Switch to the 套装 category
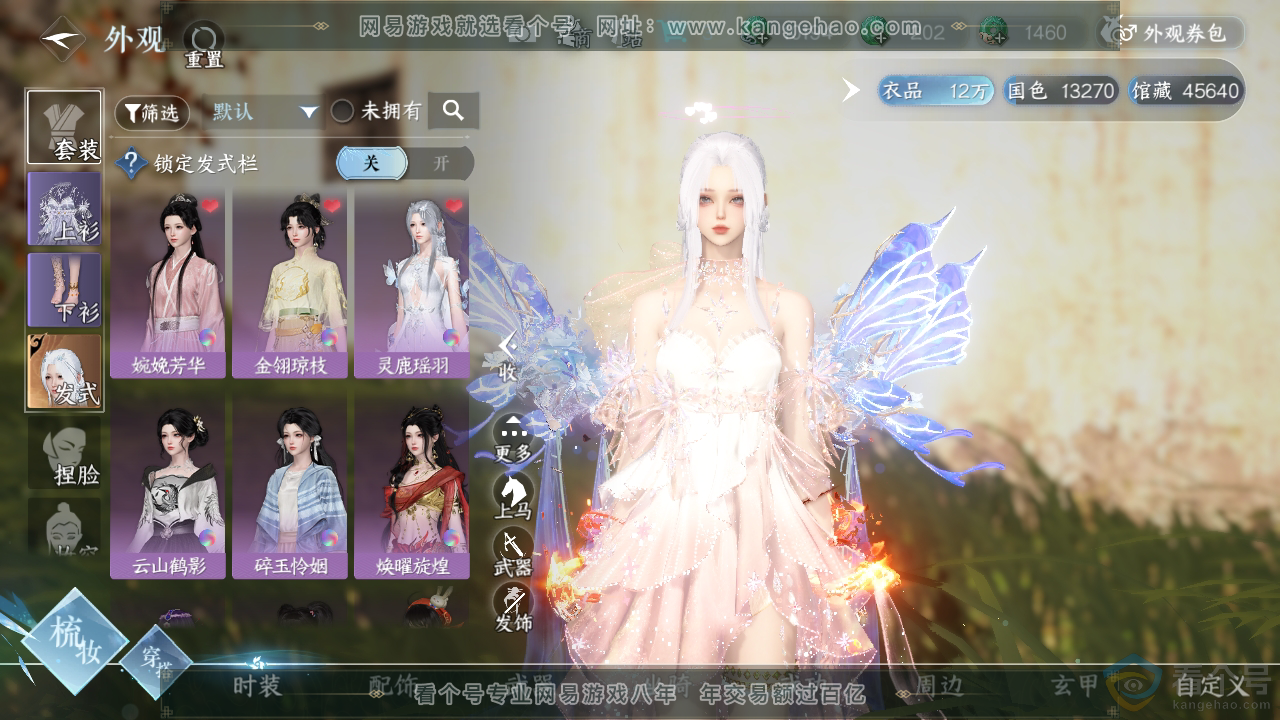 coord(64,127)
